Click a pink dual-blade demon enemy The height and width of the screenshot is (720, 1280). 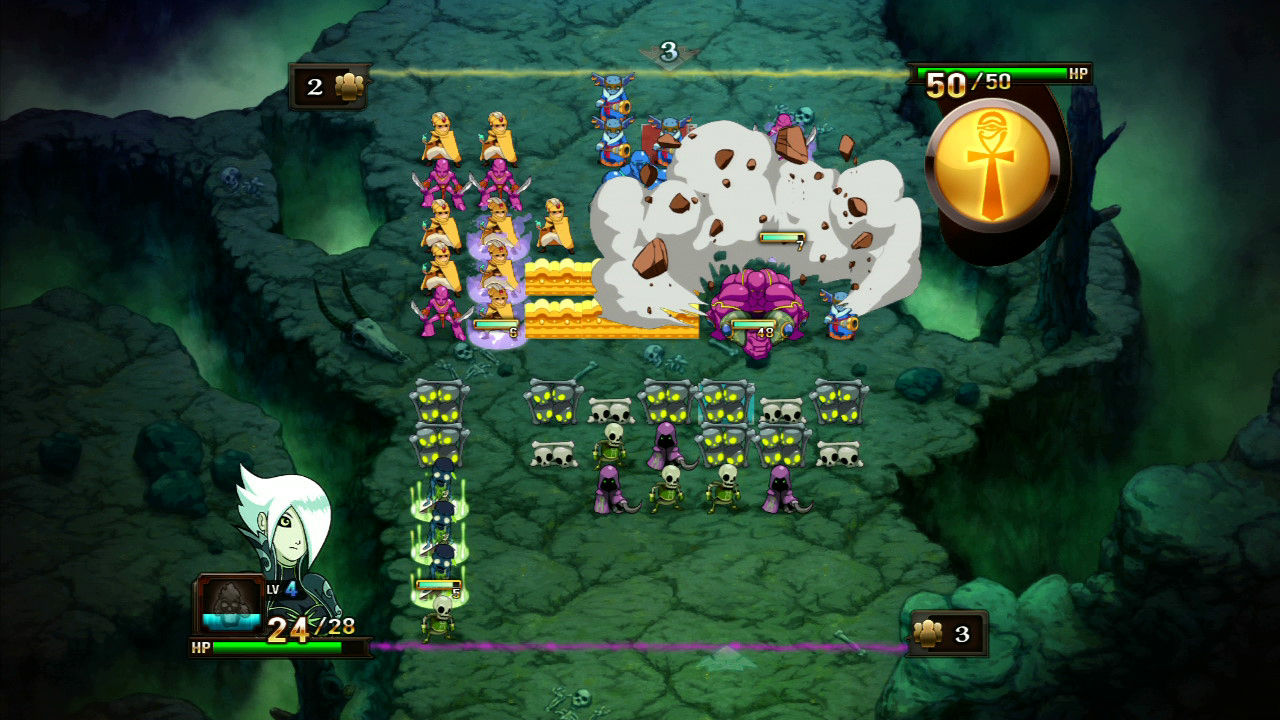pyautogui.click(x=441, y=310)
